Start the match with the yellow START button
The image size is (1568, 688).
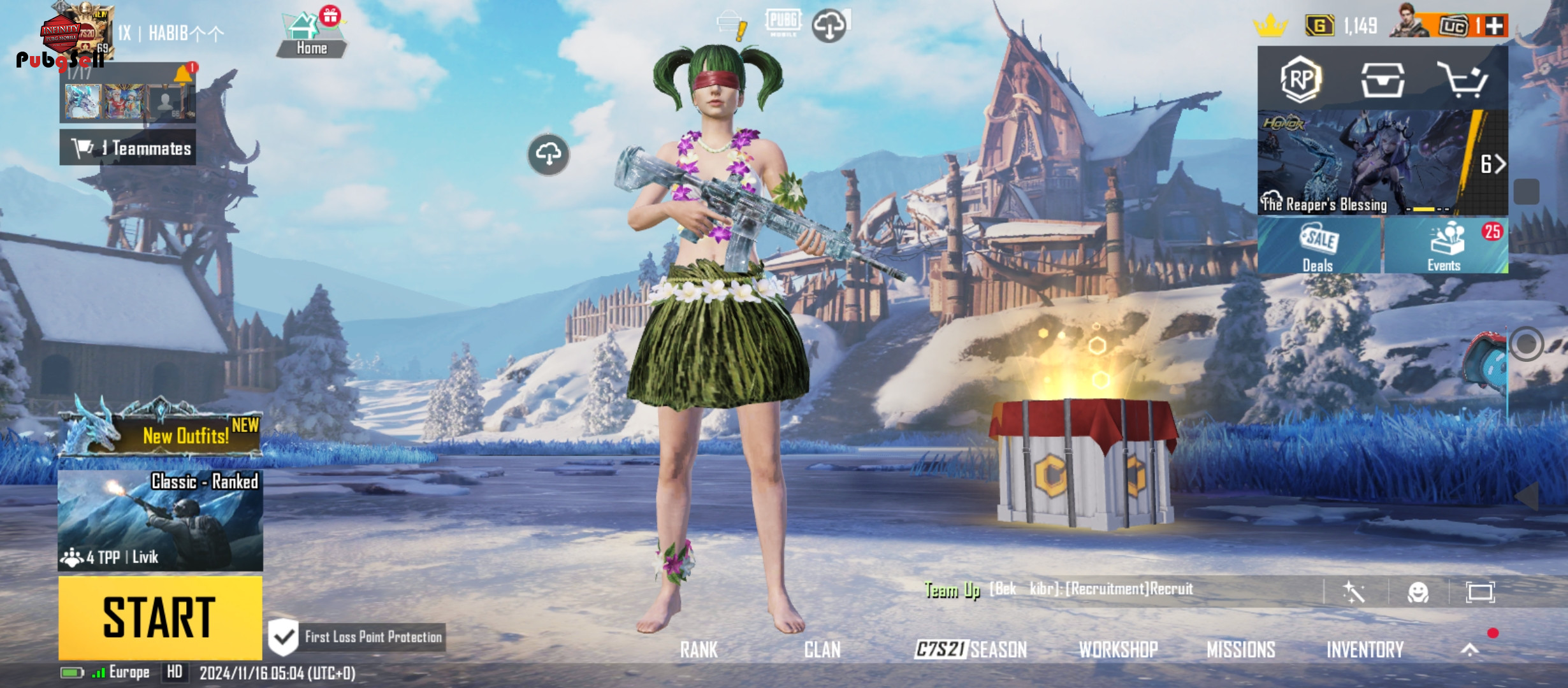[x=160, y=617]
